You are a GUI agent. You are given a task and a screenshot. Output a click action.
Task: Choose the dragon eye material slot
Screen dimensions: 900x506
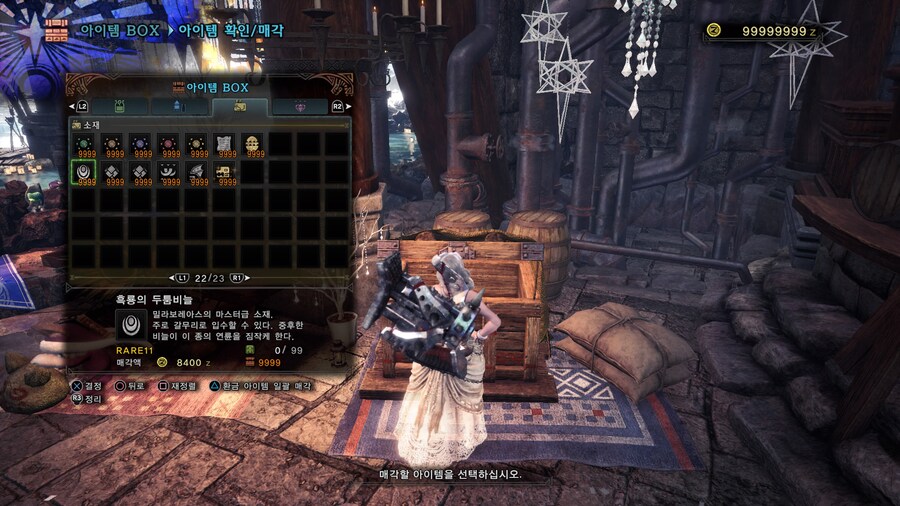[x=168, y=172]
